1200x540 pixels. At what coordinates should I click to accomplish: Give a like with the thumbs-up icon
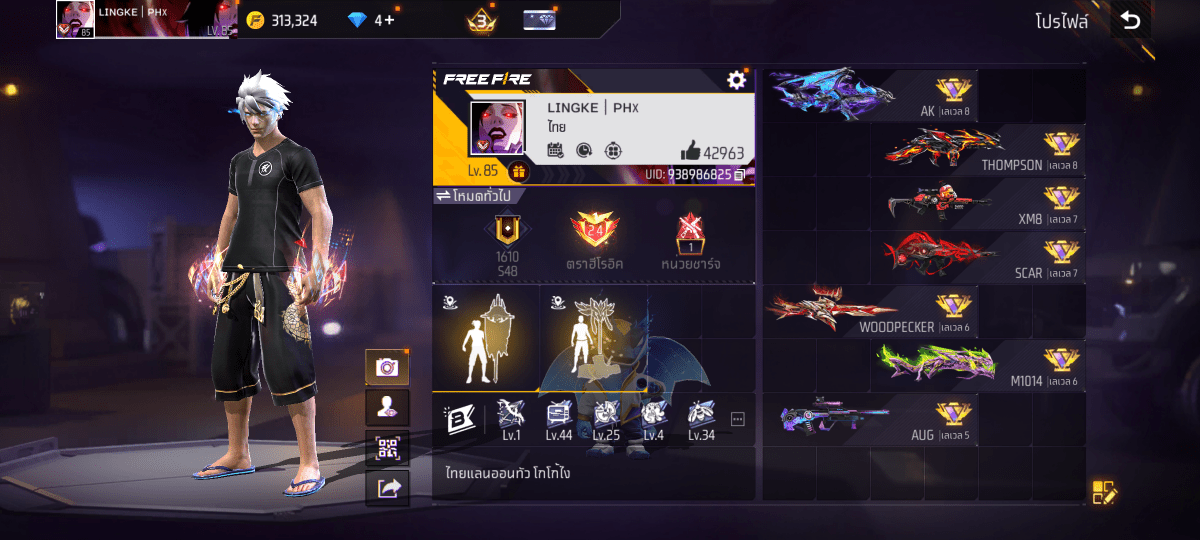click(x=691, y=151)
